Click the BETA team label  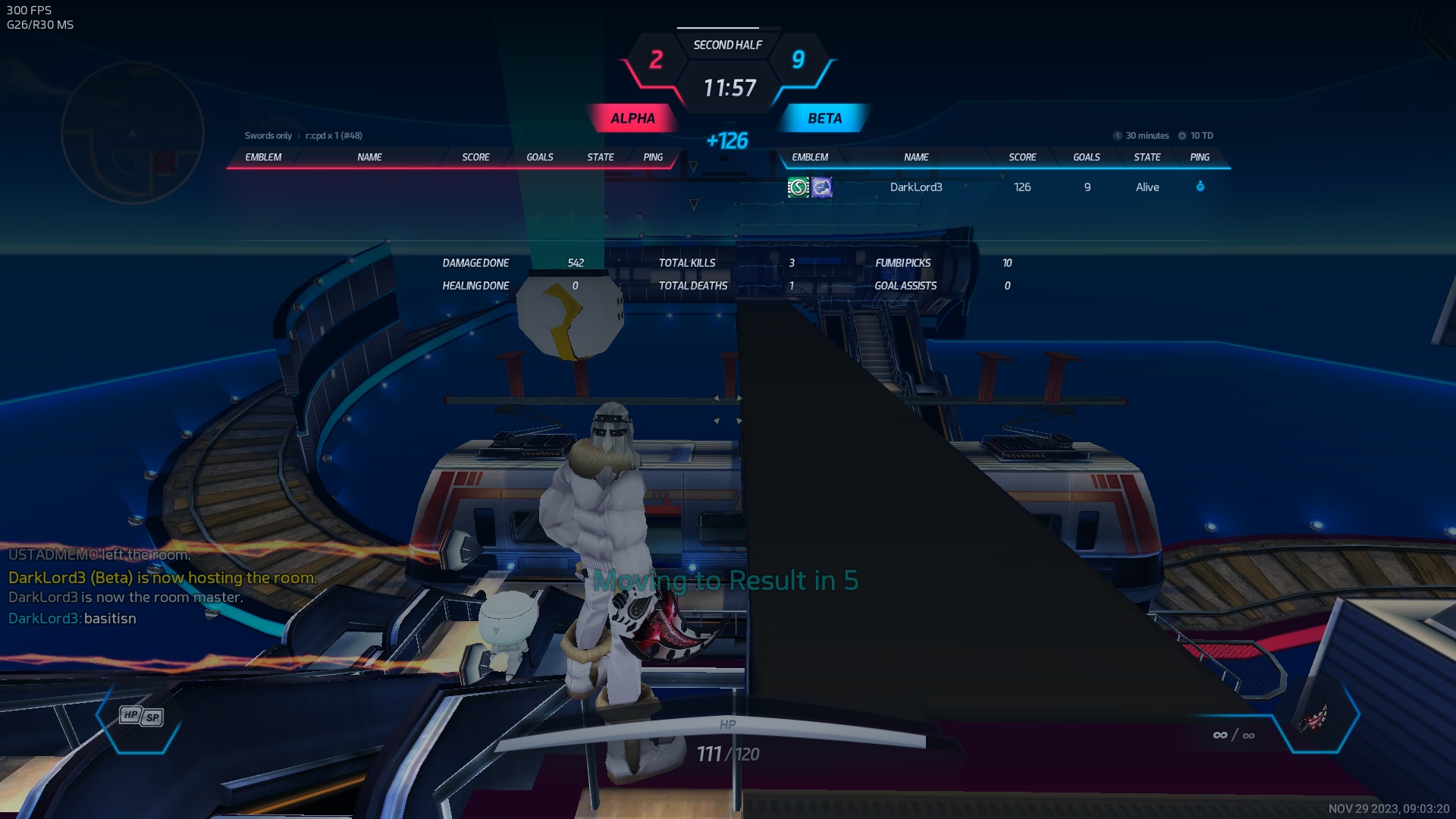pos(824,118)
